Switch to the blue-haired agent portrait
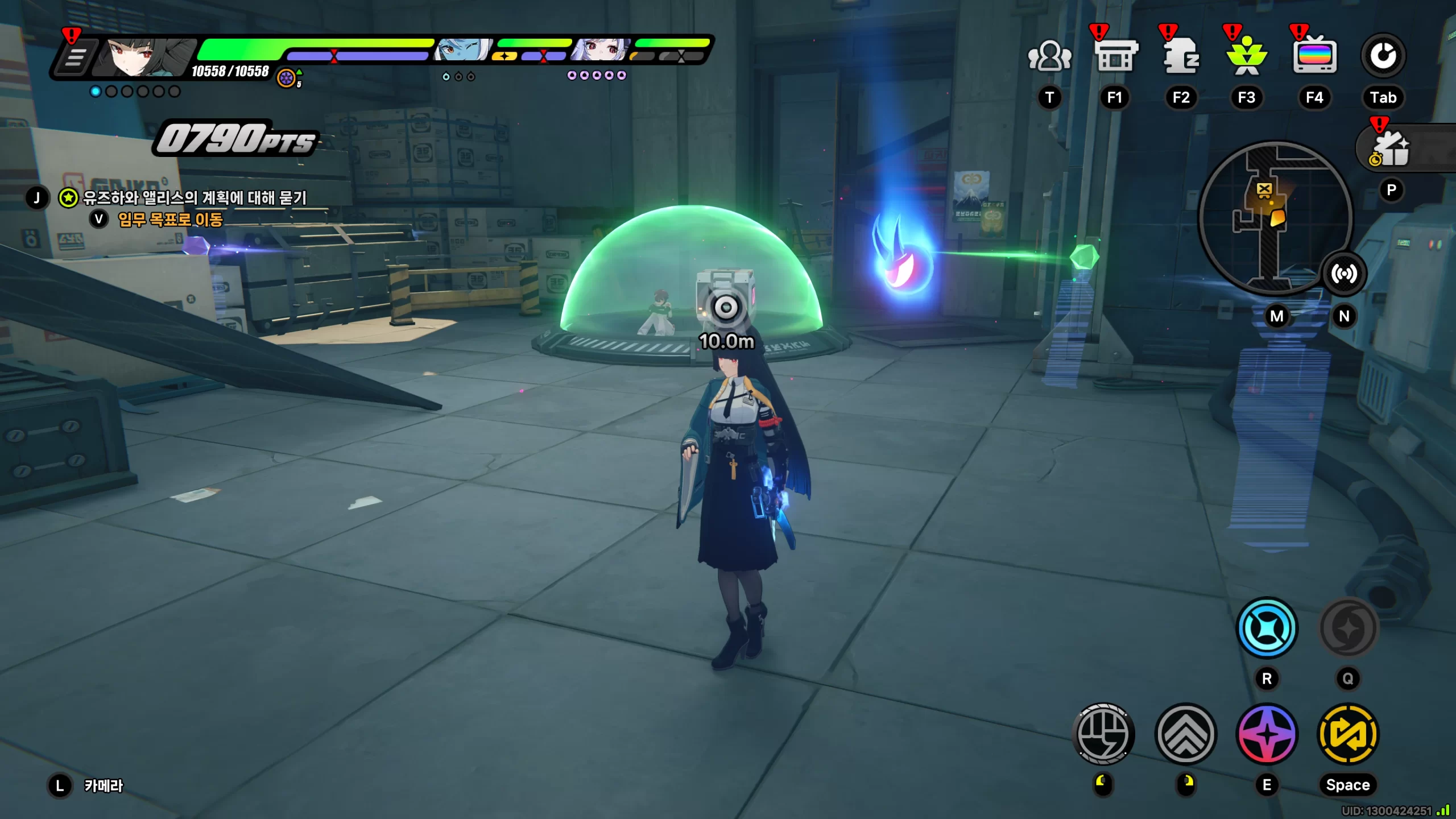Viewport: 1456px width, 819px height. [x=462, y=50]
